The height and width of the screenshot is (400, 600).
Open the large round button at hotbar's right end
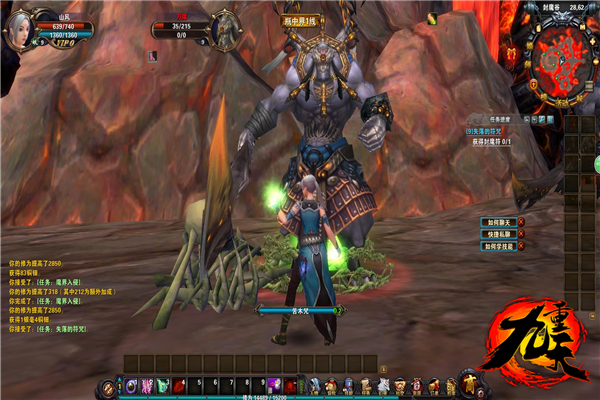point(468,382)
